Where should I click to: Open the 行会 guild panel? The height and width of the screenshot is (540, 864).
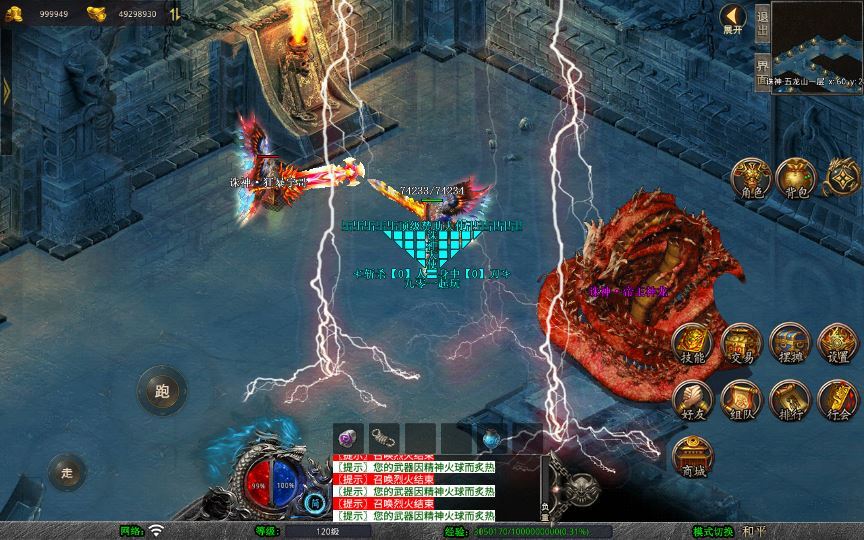838,399
